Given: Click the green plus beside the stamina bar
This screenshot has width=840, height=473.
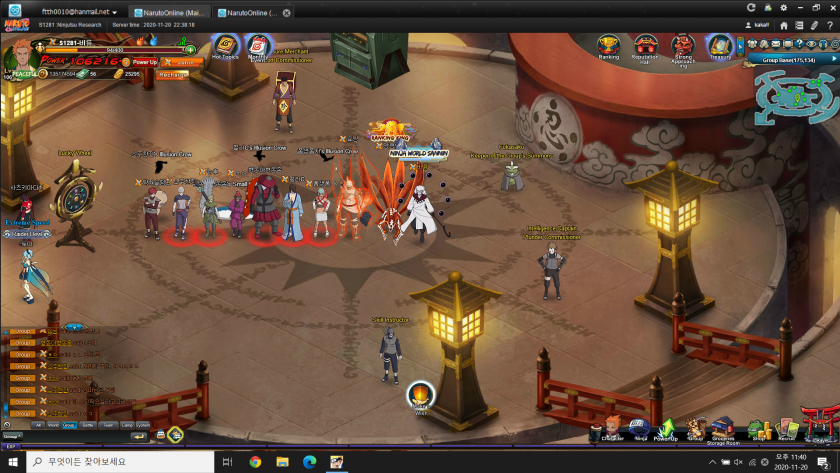Looking at the screenshot, I should (189, 48).
